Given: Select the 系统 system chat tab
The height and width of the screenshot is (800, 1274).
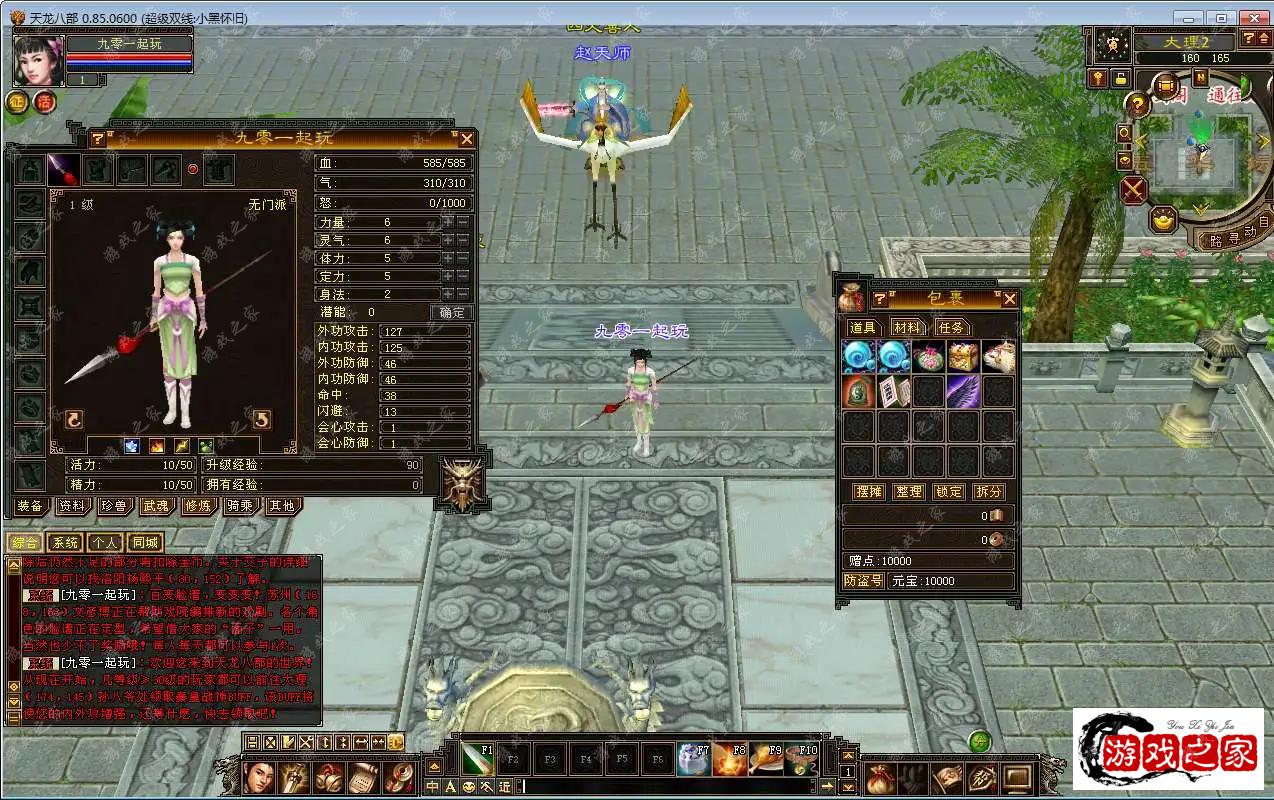Looking at the screenshot, I should (x=65, y=543).
